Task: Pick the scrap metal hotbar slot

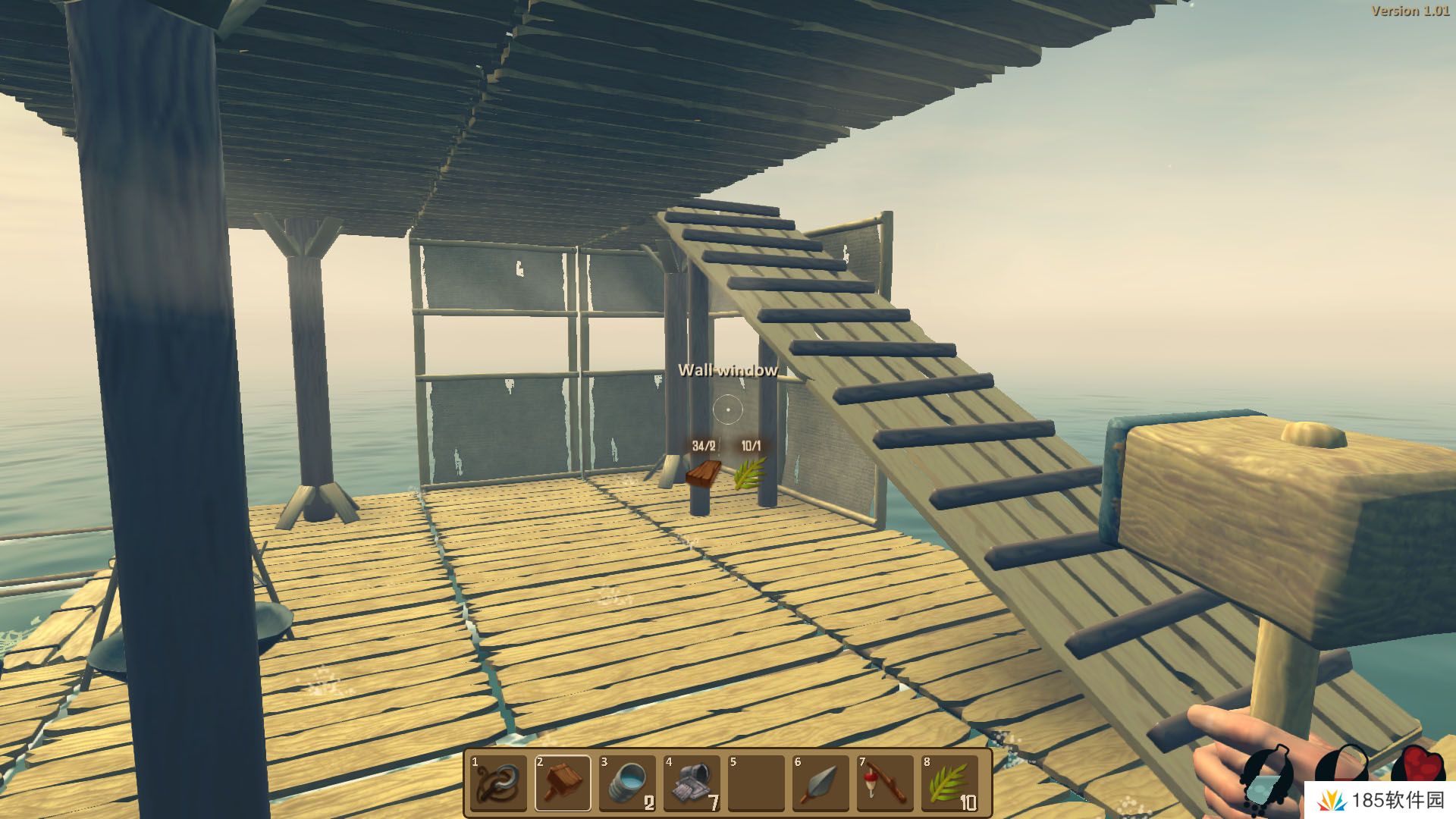Action: point(692,783)
